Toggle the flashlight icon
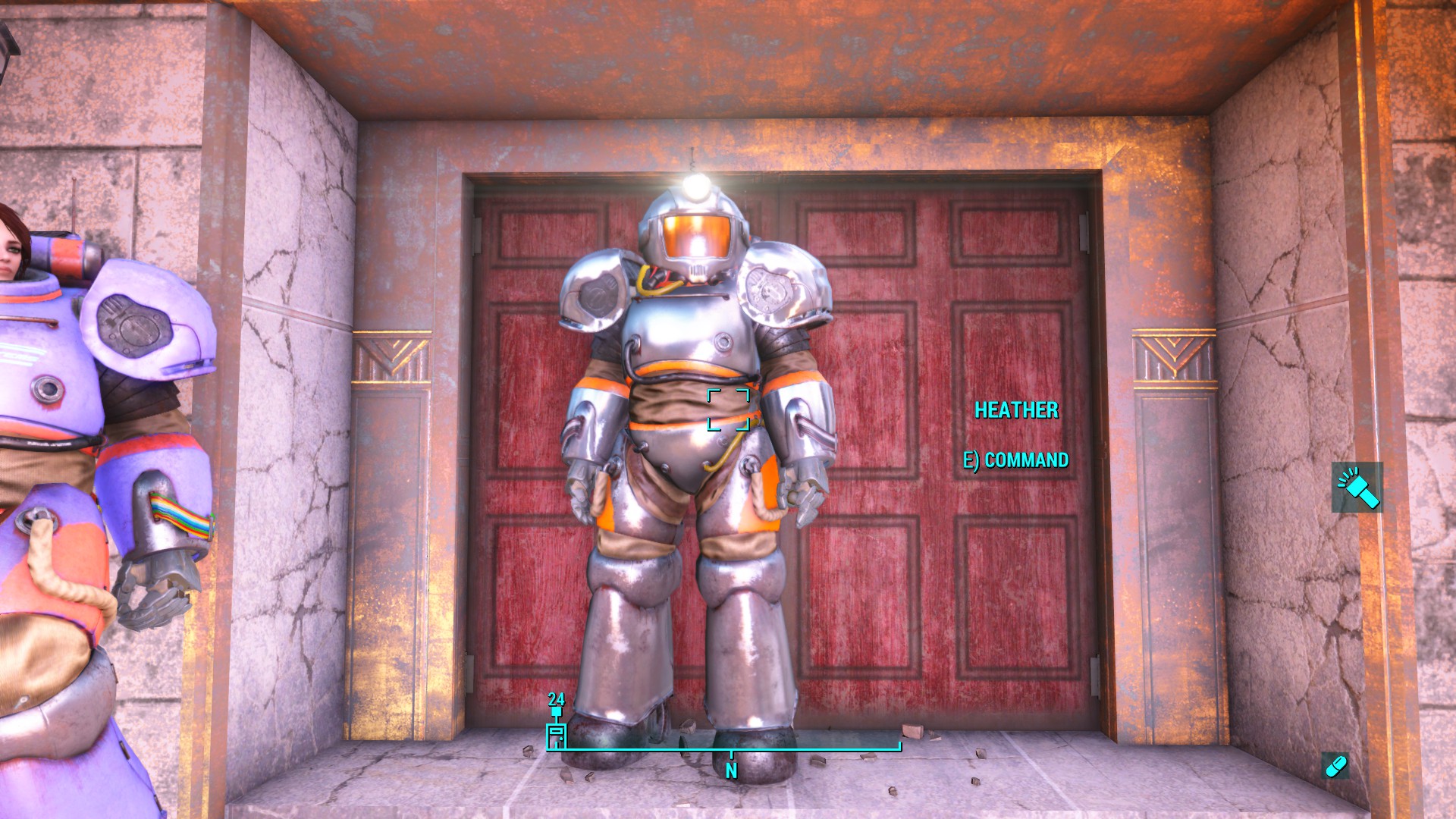The width and height of the screenshot is (1456, 819). click(1357, 487)
